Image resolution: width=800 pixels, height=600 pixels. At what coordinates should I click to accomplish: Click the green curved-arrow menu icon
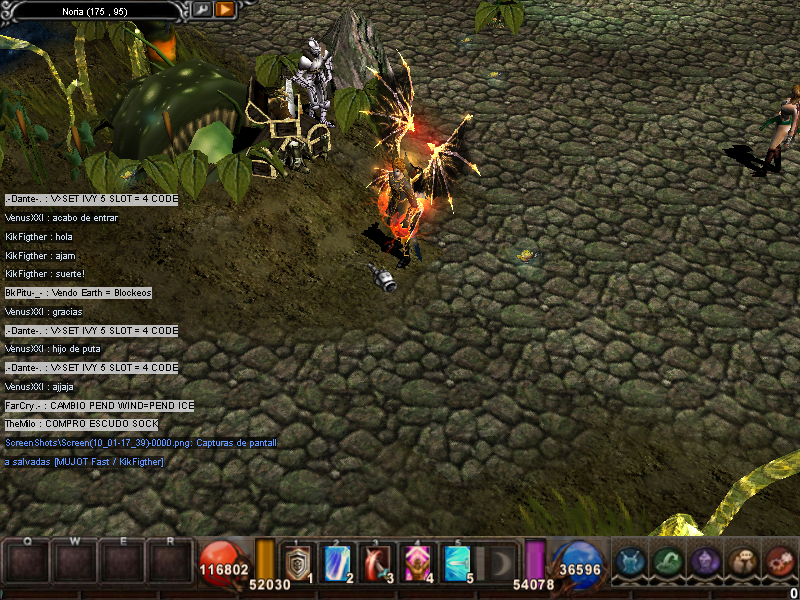[x=667, y=562]
